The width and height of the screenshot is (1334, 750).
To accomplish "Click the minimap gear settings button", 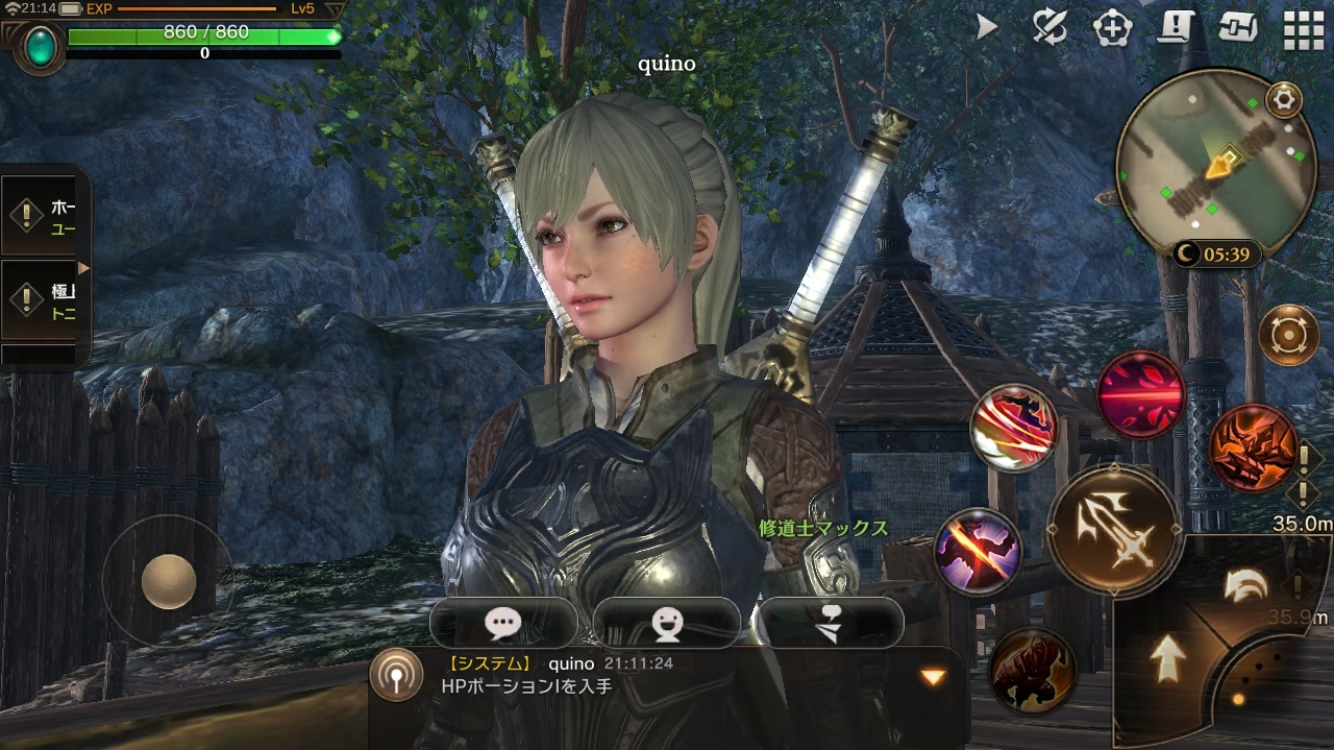I will [x=1283, y=99].
